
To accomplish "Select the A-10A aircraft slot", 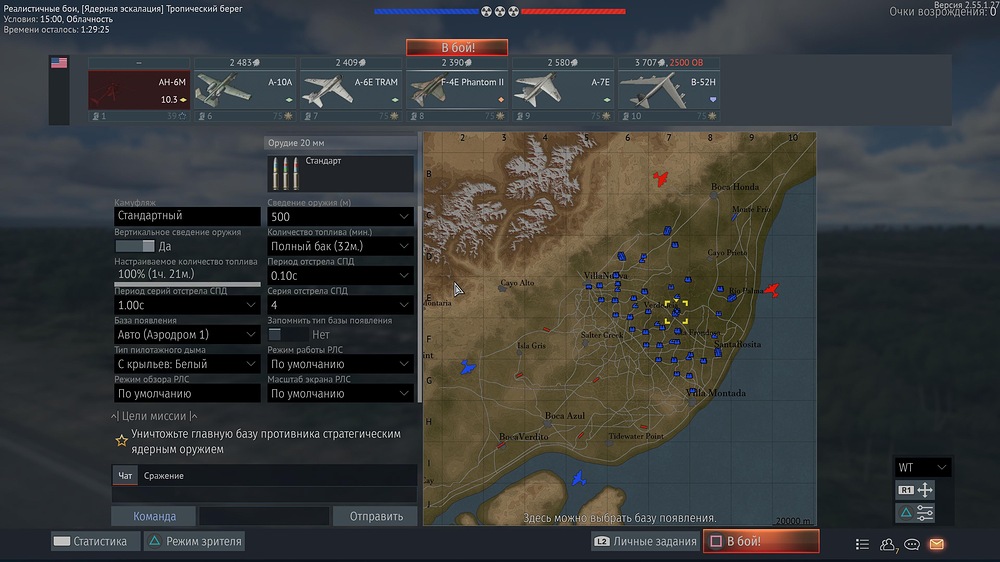I will 244,90.
